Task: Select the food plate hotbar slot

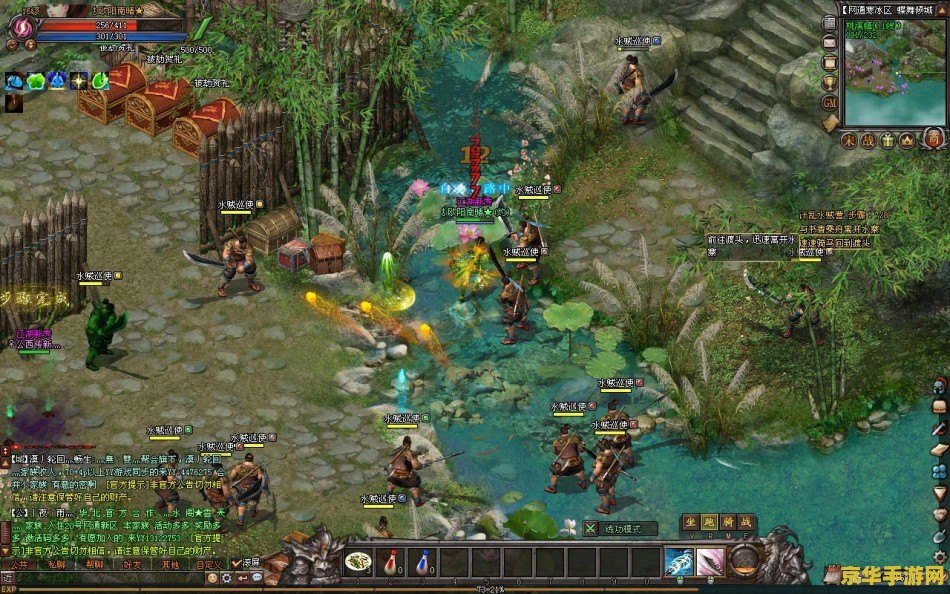Action: point(357,562)
